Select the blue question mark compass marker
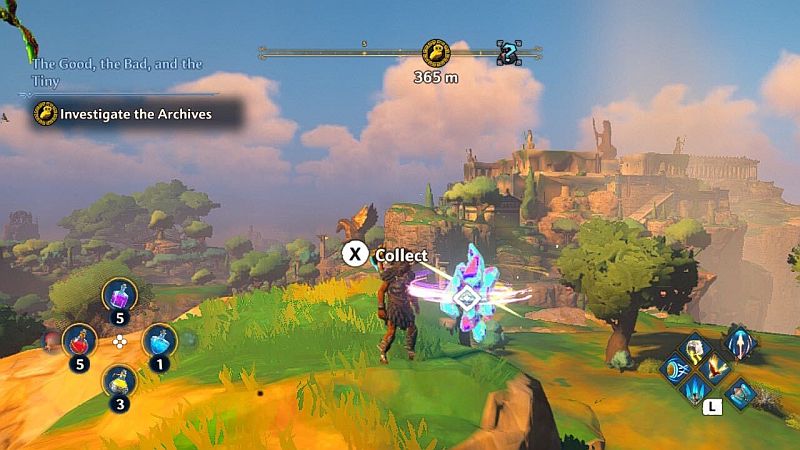 coord(509,53)
